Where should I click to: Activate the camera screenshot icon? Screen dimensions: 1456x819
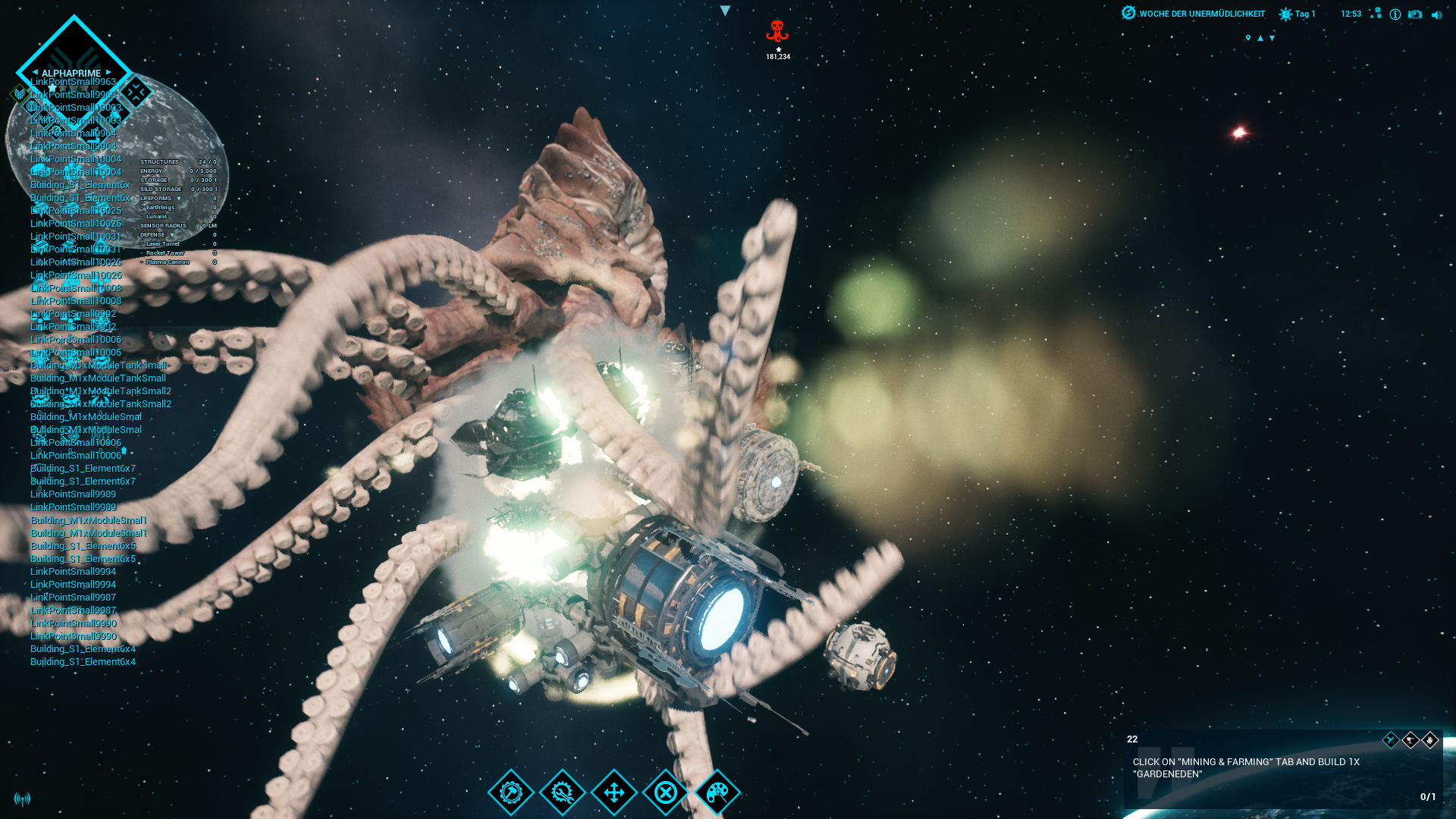tap(1415, 14)
